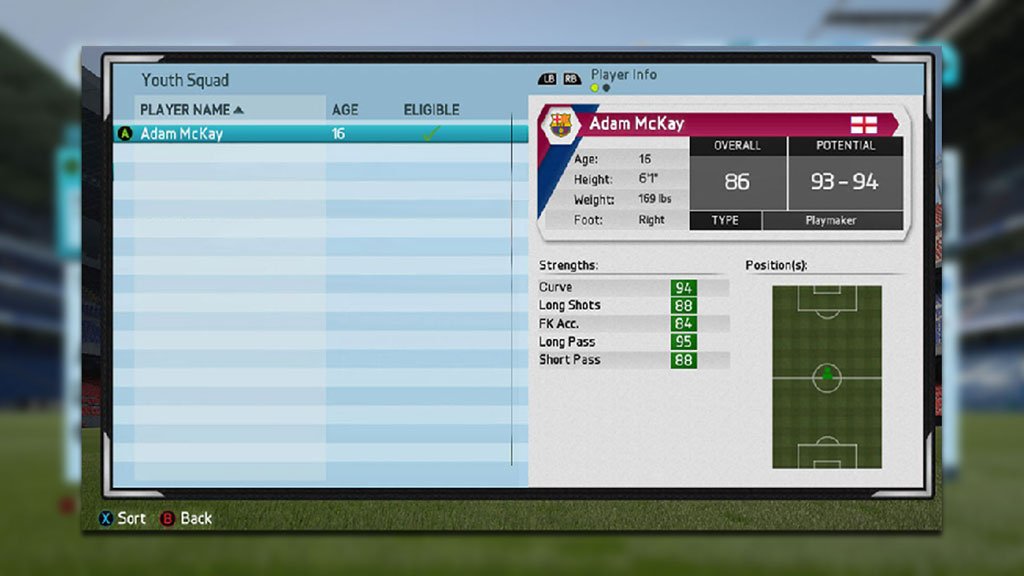This screenshot has width=1024, height=576.
Task: Choose the Sort option in the footer
Action: pyautogui.click(x=121, y=518)
